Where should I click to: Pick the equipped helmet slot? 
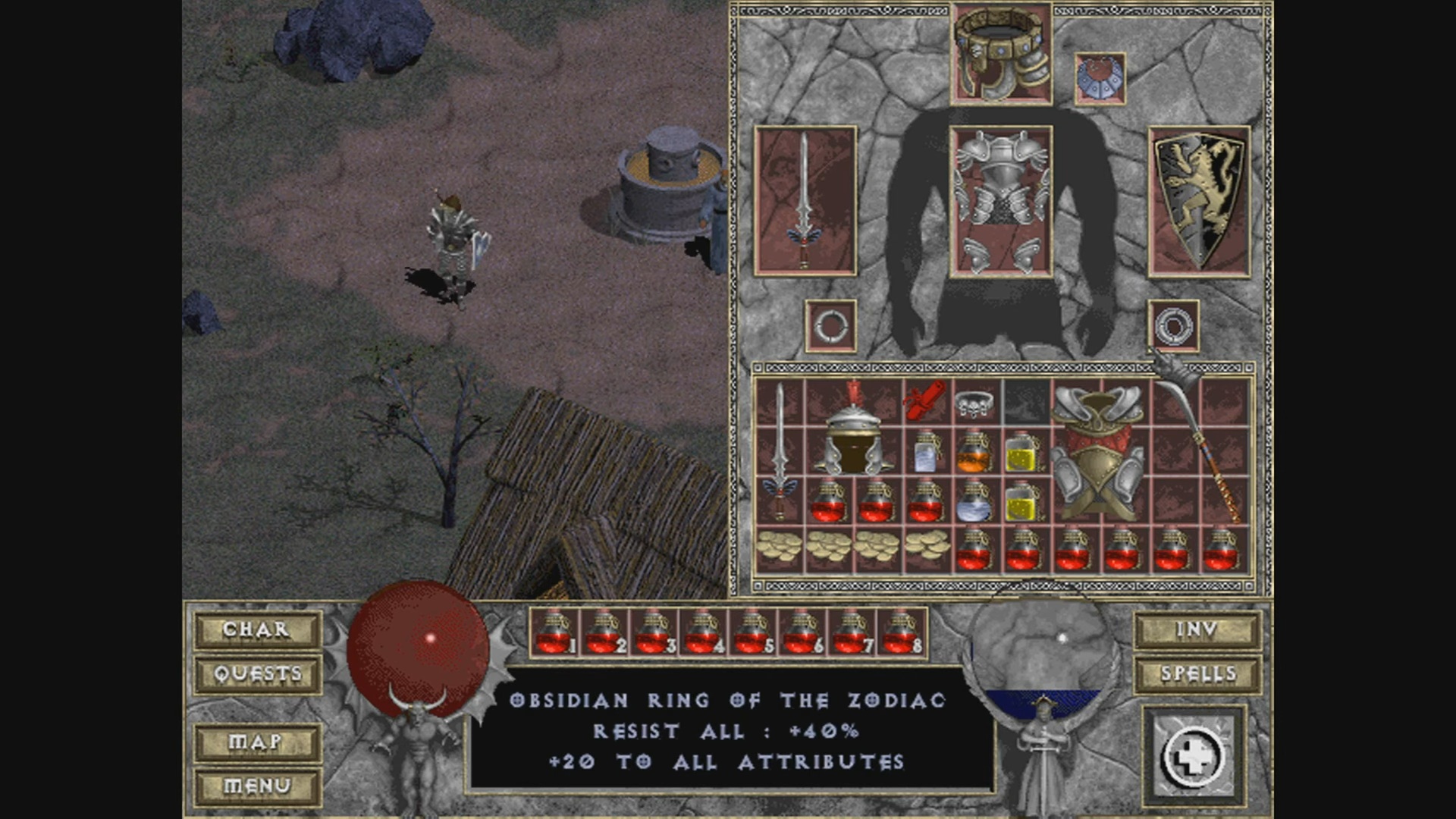[x=1001, y=55]
